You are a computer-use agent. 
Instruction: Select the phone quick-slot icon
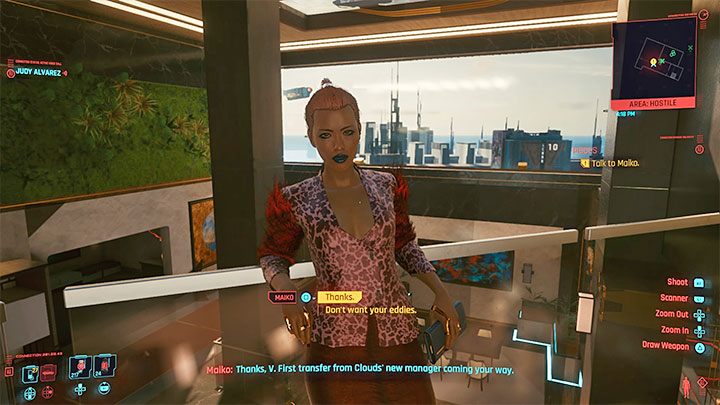pos(31,373)
